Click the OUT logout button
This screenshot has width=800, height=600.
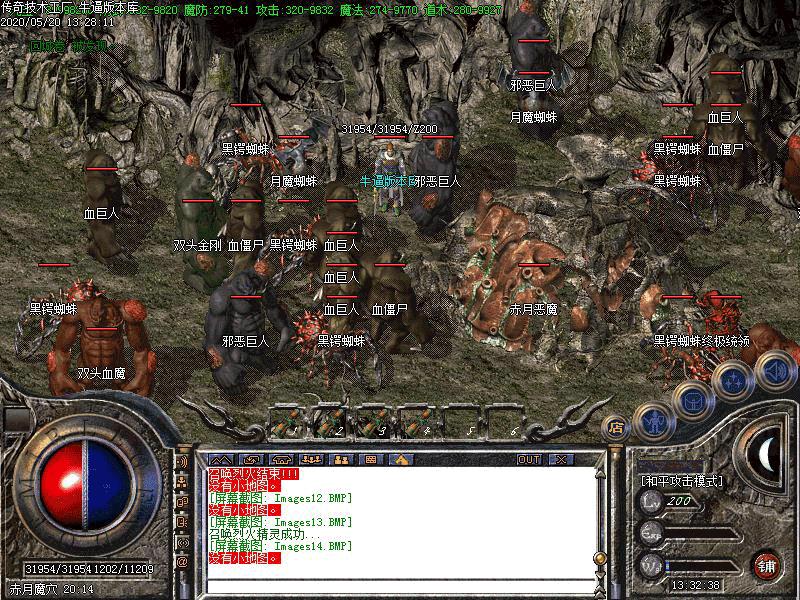[529, 459]
